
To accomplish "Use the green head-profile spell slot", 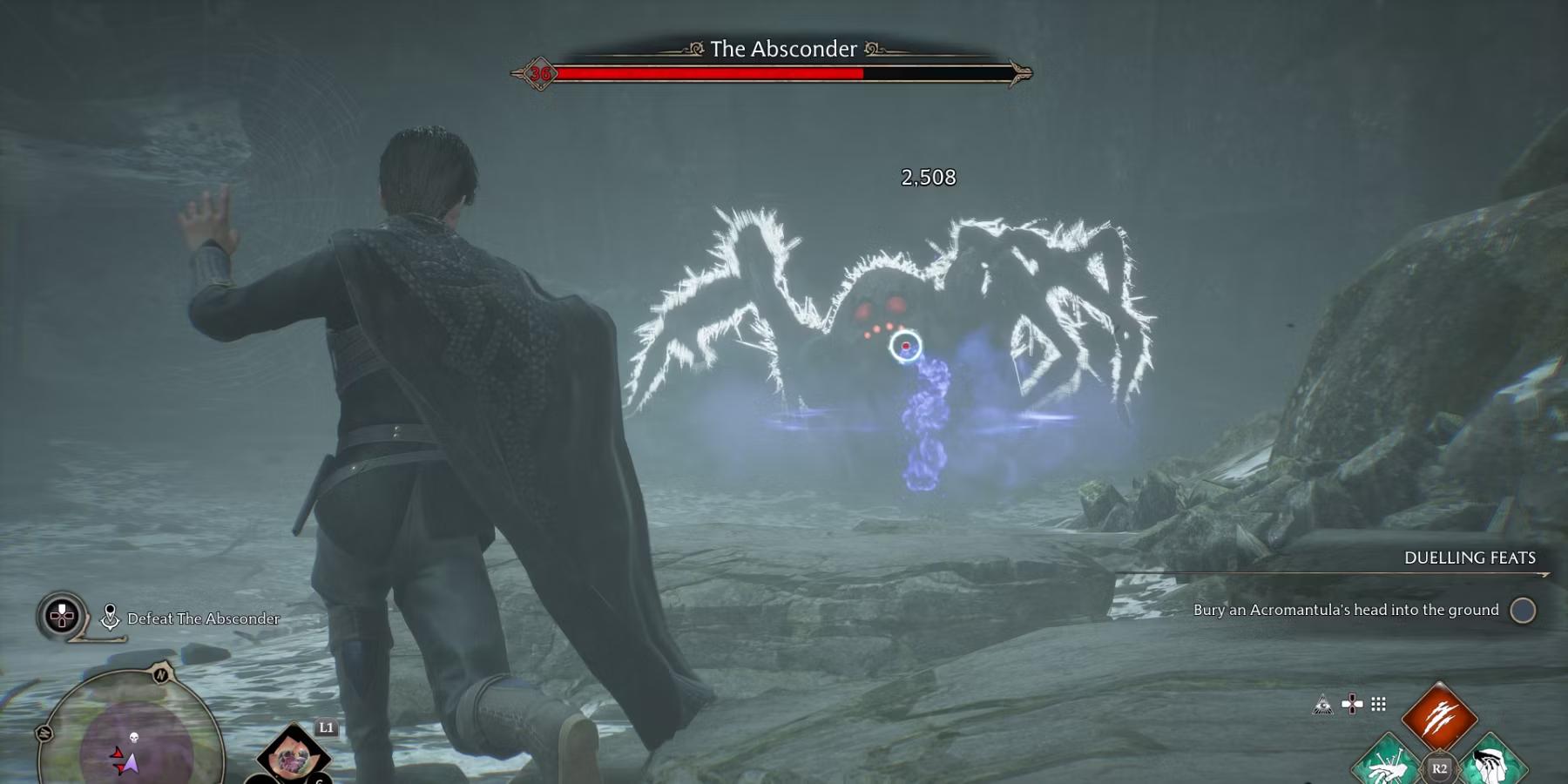I will coord(1493,763).
